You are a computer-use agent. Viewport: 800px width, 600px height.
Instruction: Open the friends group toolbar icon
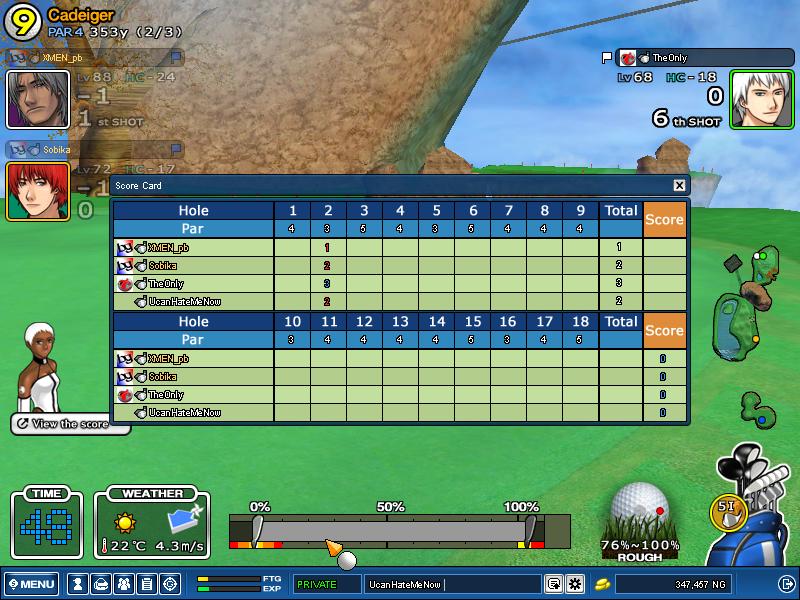pyautogui.click(x=123, y=584)
